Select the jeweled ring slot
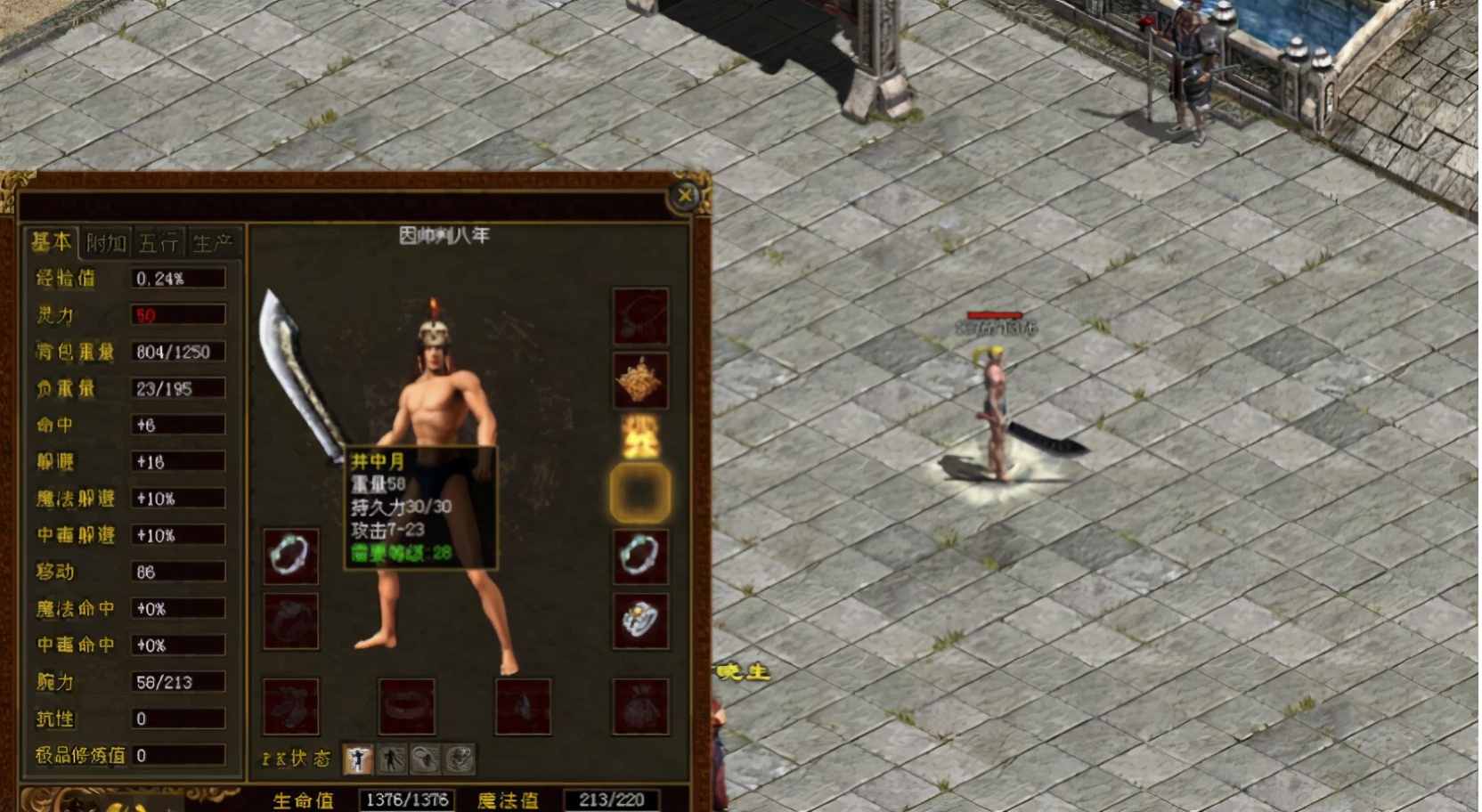Image resolution: width=1482 pixels, height=812 pixels. click(639, 620)
